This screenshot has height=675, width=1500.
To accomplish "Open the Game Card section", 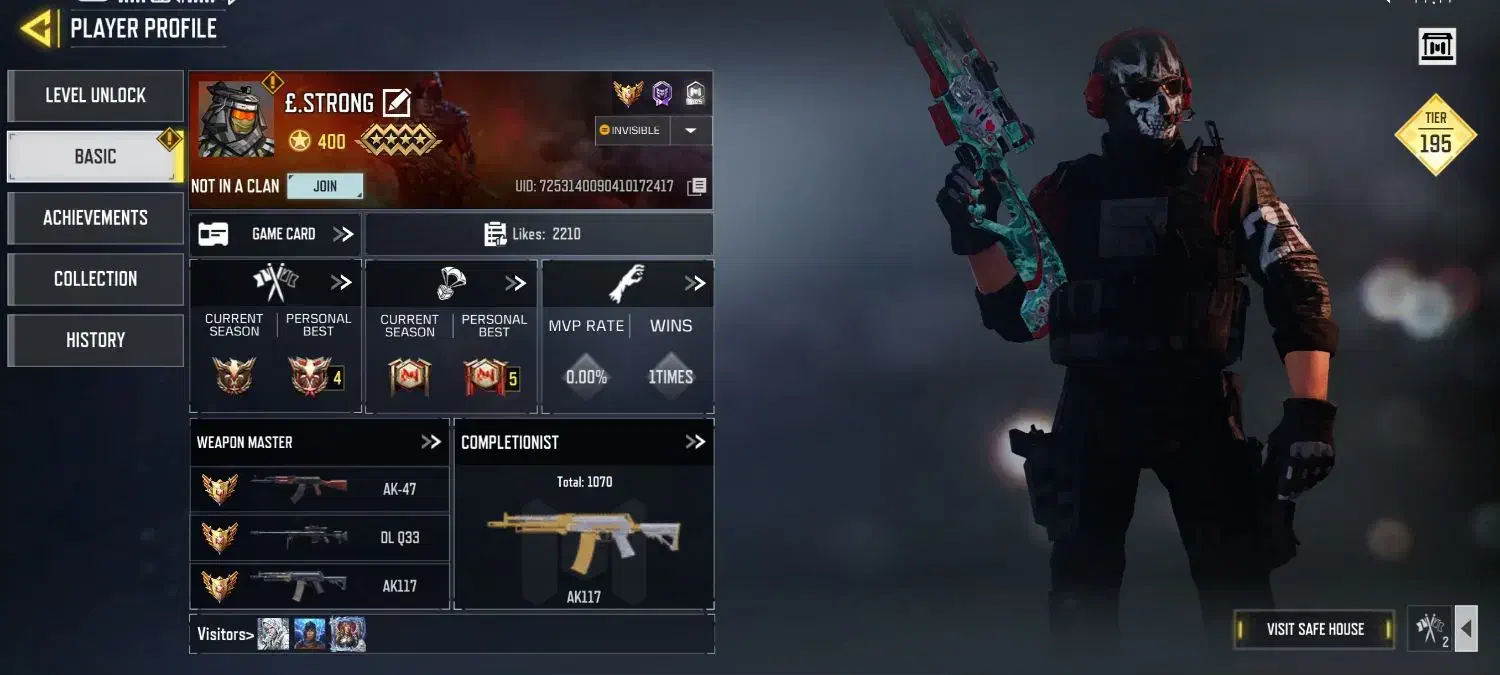I will pyautogui.click(x=276, y=234).
